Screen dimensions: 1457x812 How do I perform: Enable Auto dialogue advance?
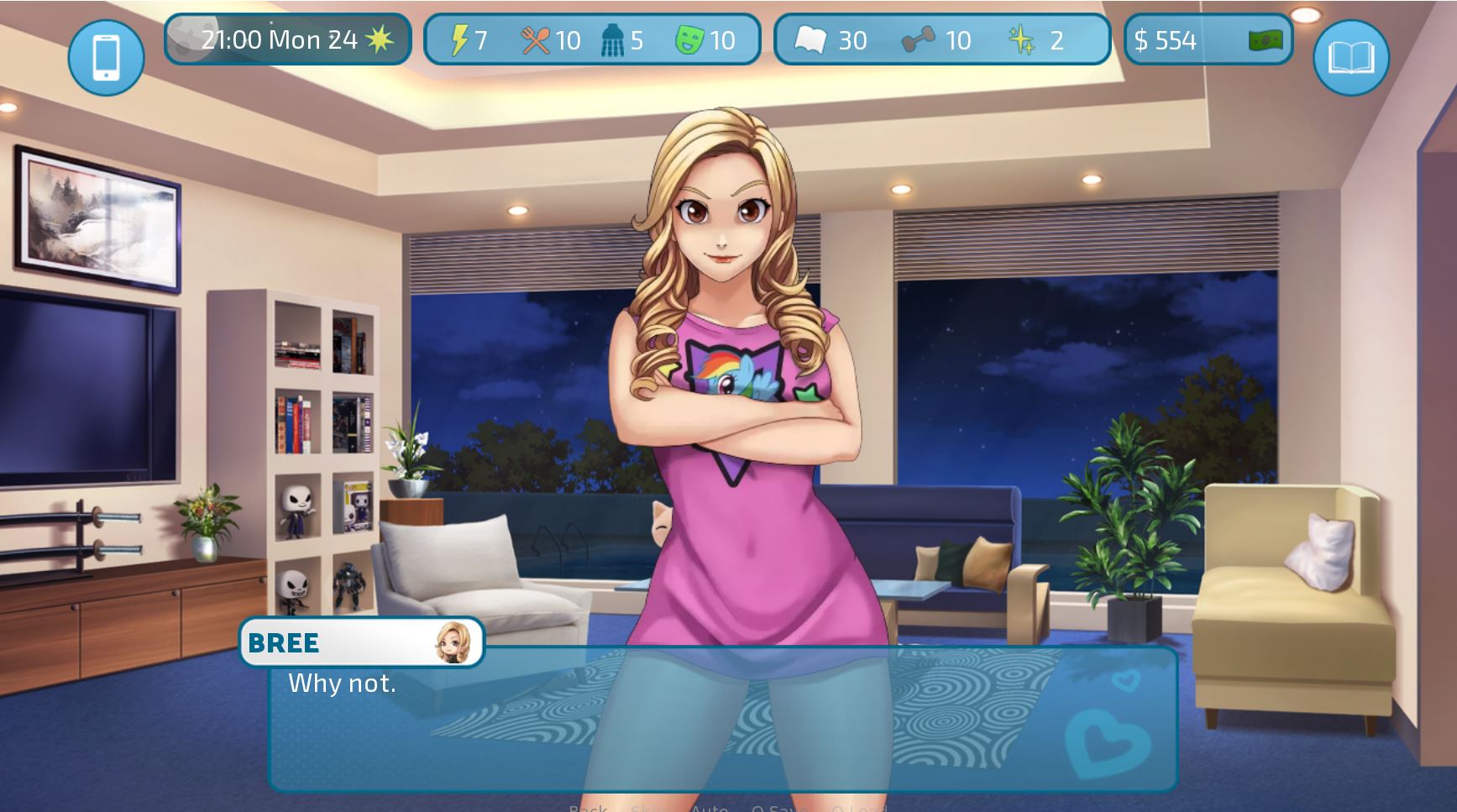pos(709,809)
